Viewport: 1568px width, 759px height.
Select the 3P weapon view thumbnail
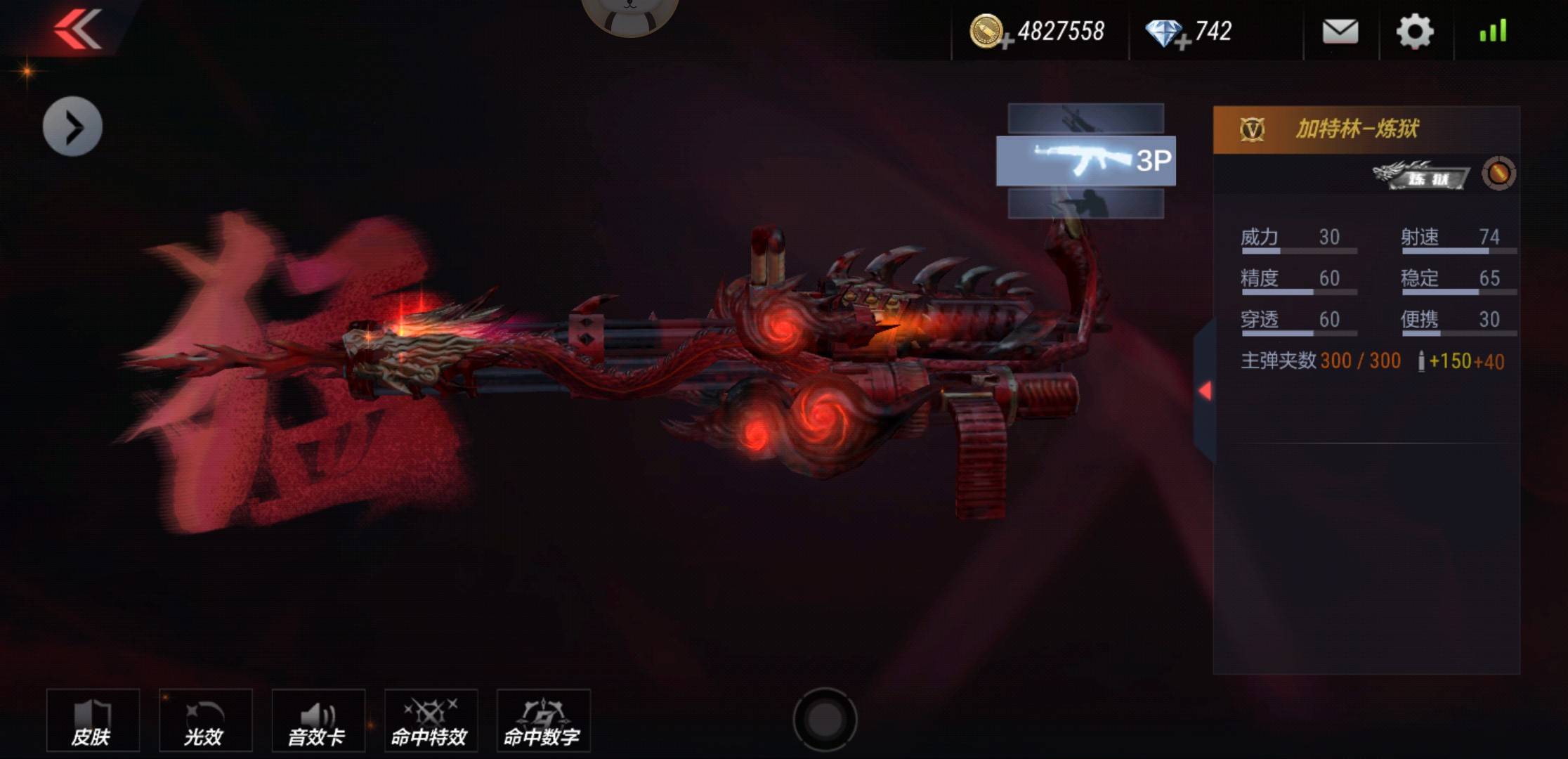click(1085, 161)
